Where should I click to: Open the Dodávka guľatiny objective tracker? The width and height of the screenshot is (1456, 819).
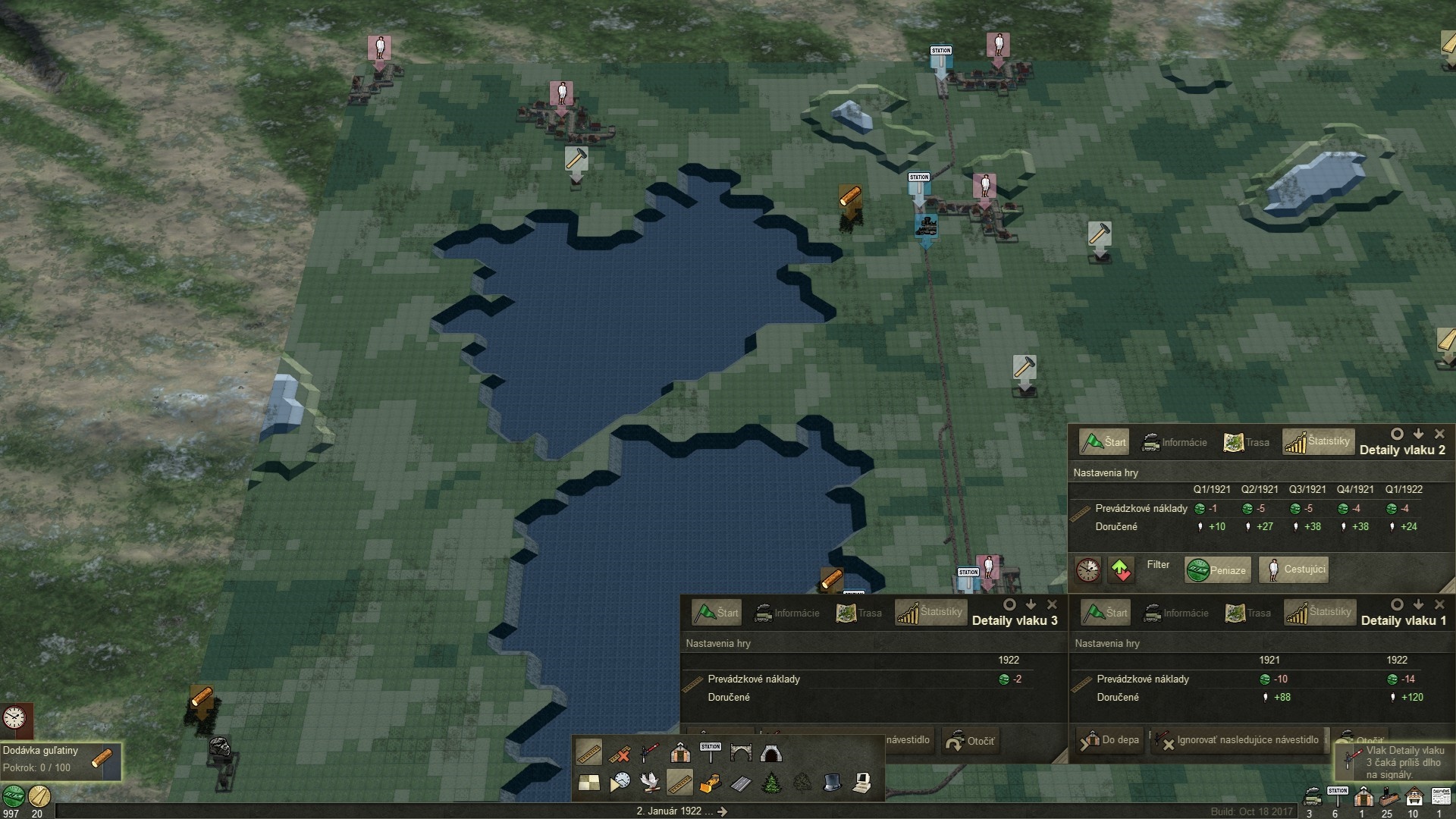coord(61,759)
